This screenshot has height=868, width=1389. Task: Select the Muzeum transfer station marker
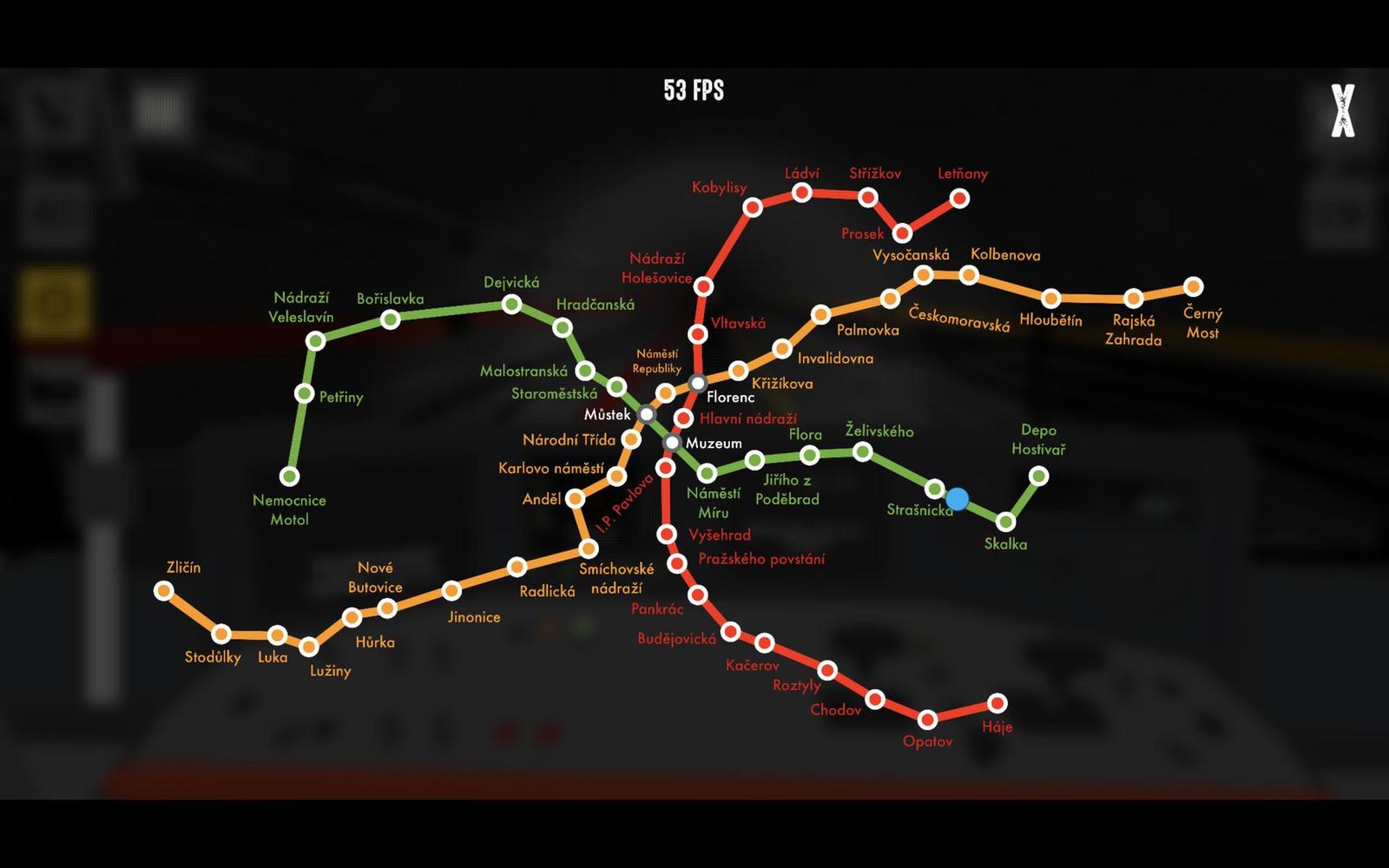coord(670,443)
